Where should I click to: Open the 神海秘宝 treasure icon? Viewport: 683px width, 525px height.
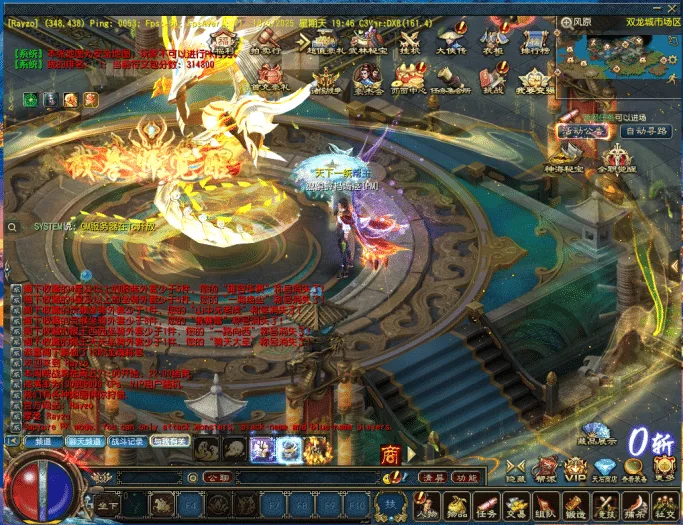click(x=565, y=159)
